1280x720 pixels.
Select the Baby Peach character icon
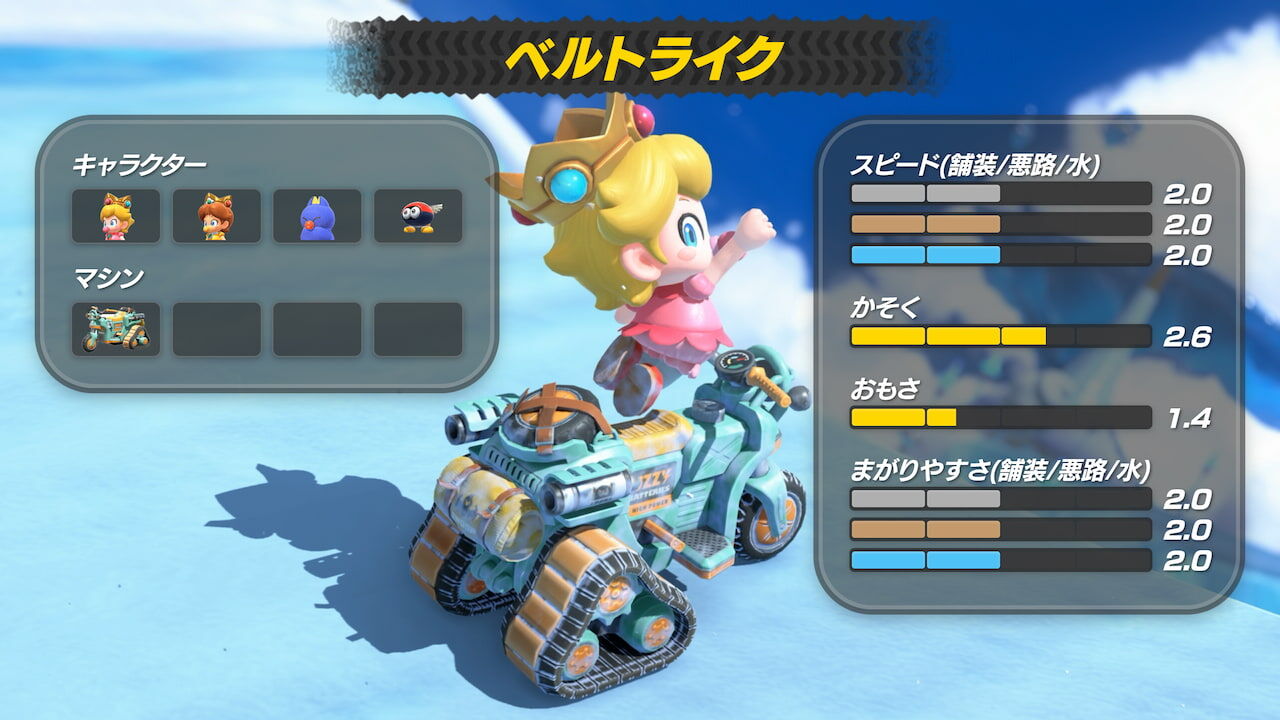115,216
